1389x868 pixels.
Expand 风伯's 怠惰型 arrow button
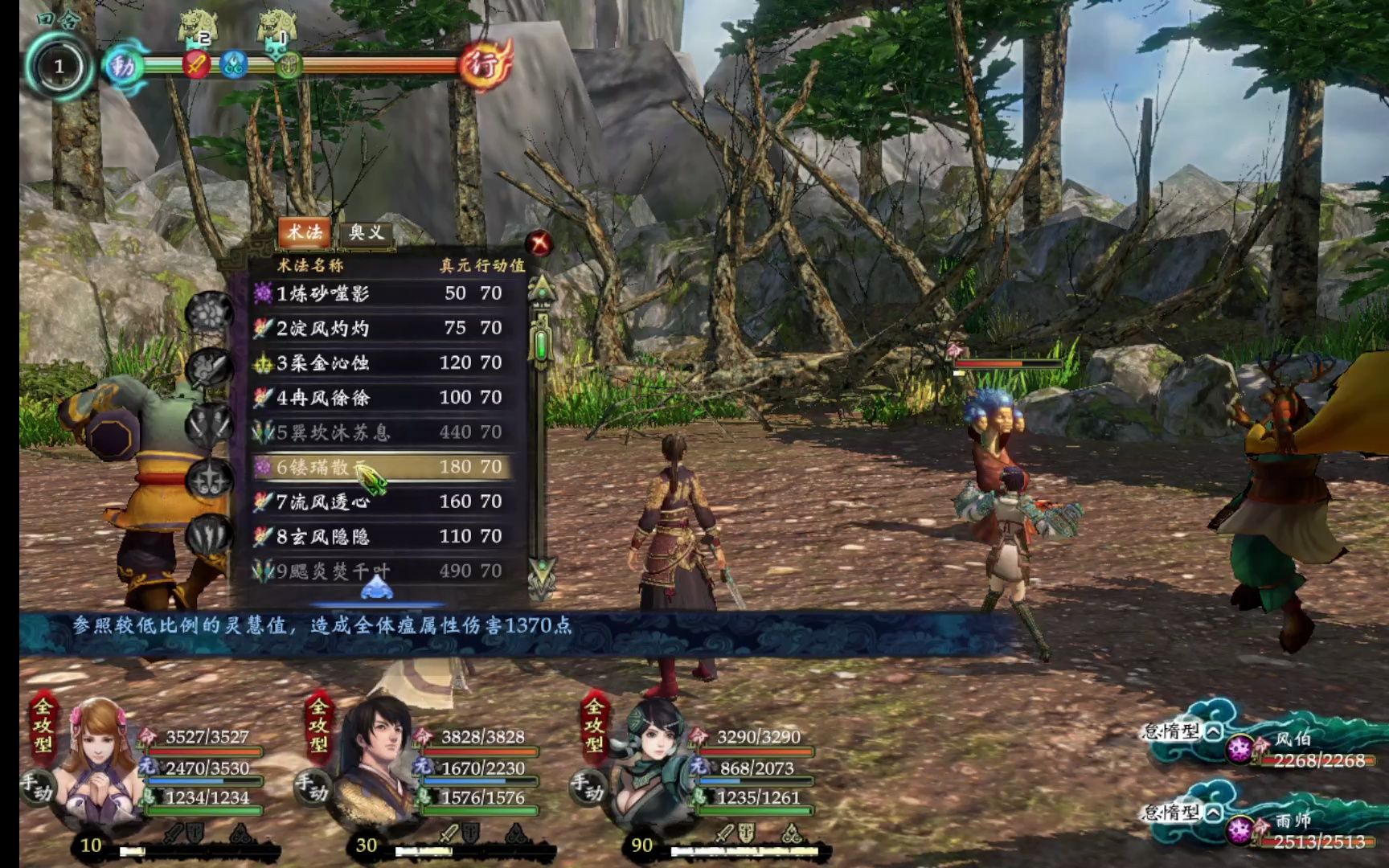(x=1213, y=731)
